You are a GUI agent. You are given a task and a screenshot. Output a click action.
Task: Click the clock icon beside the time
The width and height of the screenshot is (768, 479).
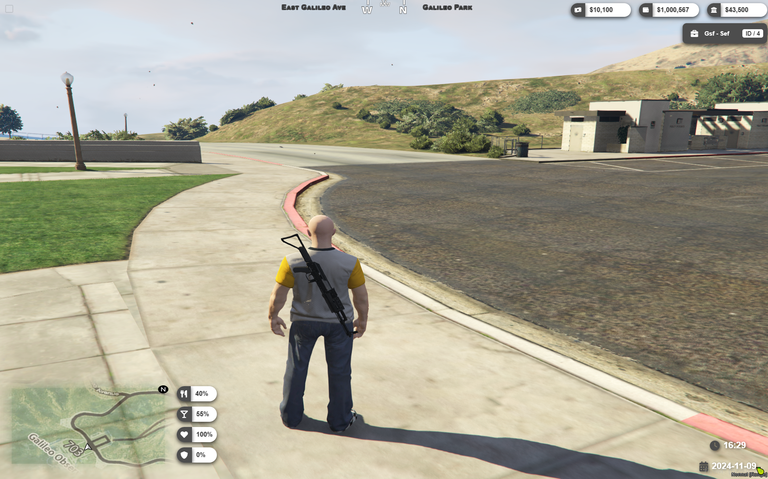coord(714,445)
